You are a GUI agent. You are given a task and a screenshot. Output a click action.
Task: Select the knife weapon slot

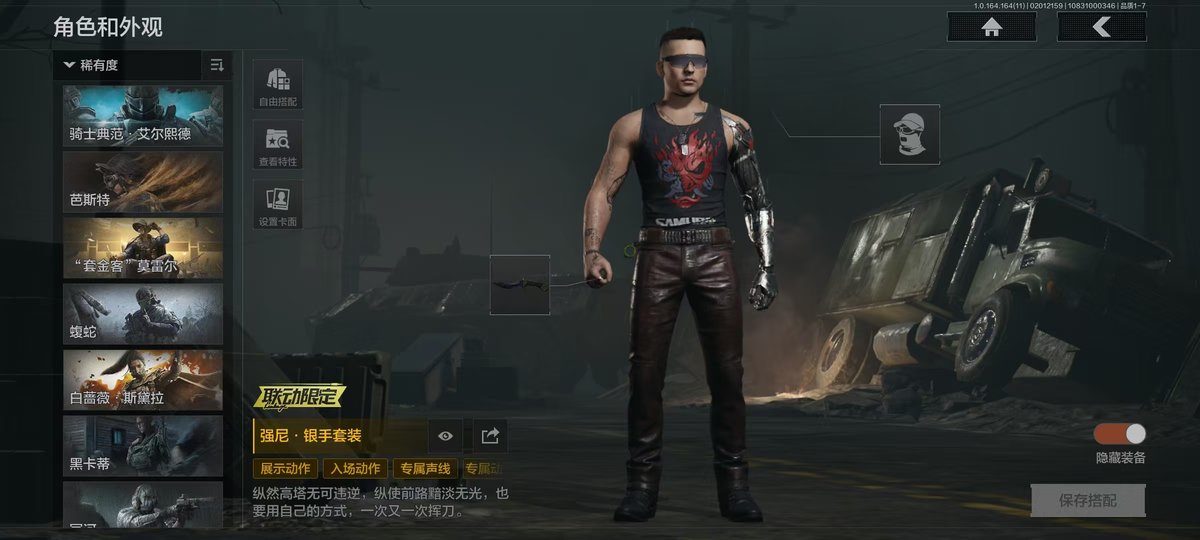[520, 285]
